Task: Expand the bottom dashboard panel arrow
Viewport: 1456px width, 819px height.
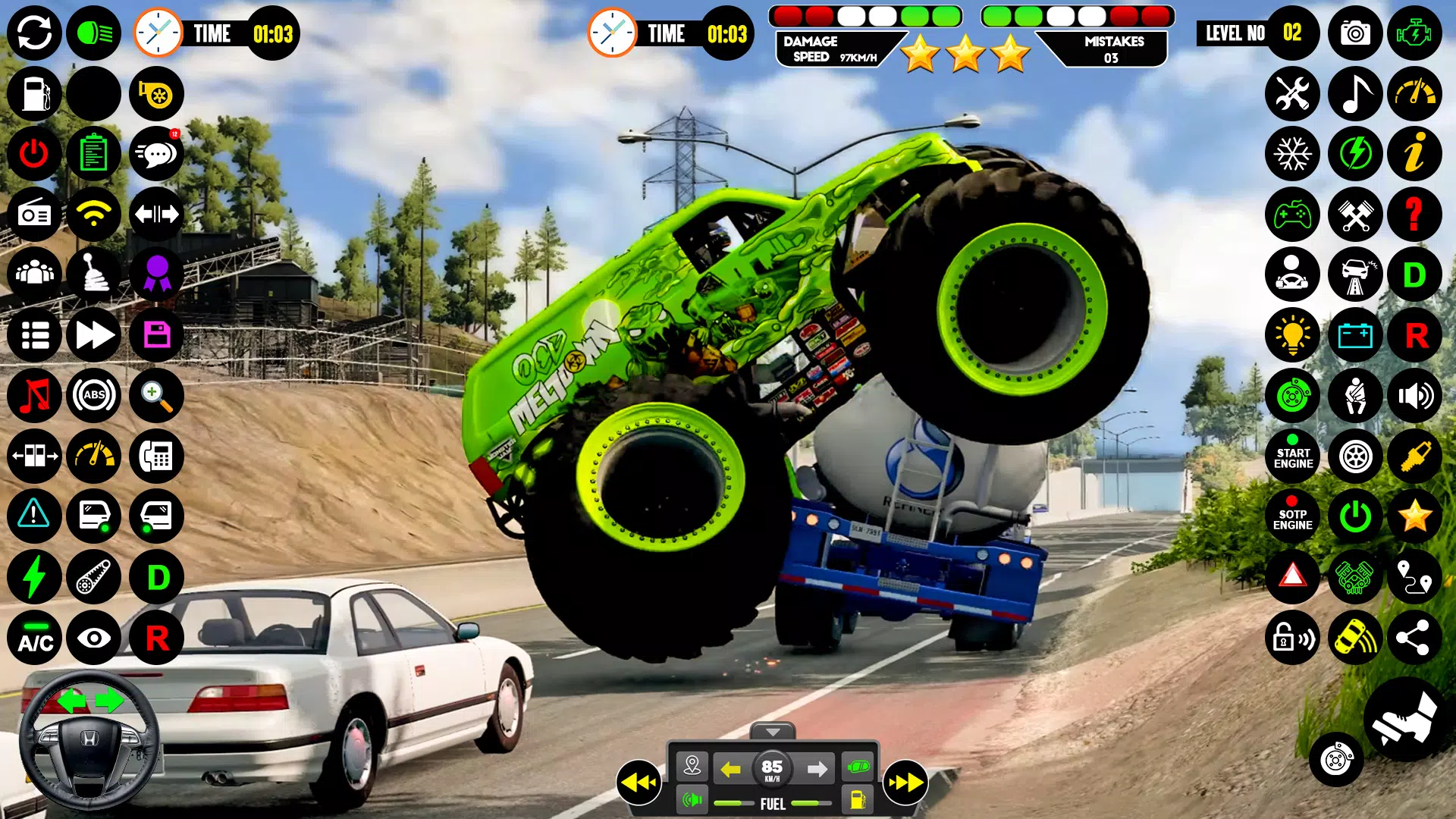Action: point(773,731)
